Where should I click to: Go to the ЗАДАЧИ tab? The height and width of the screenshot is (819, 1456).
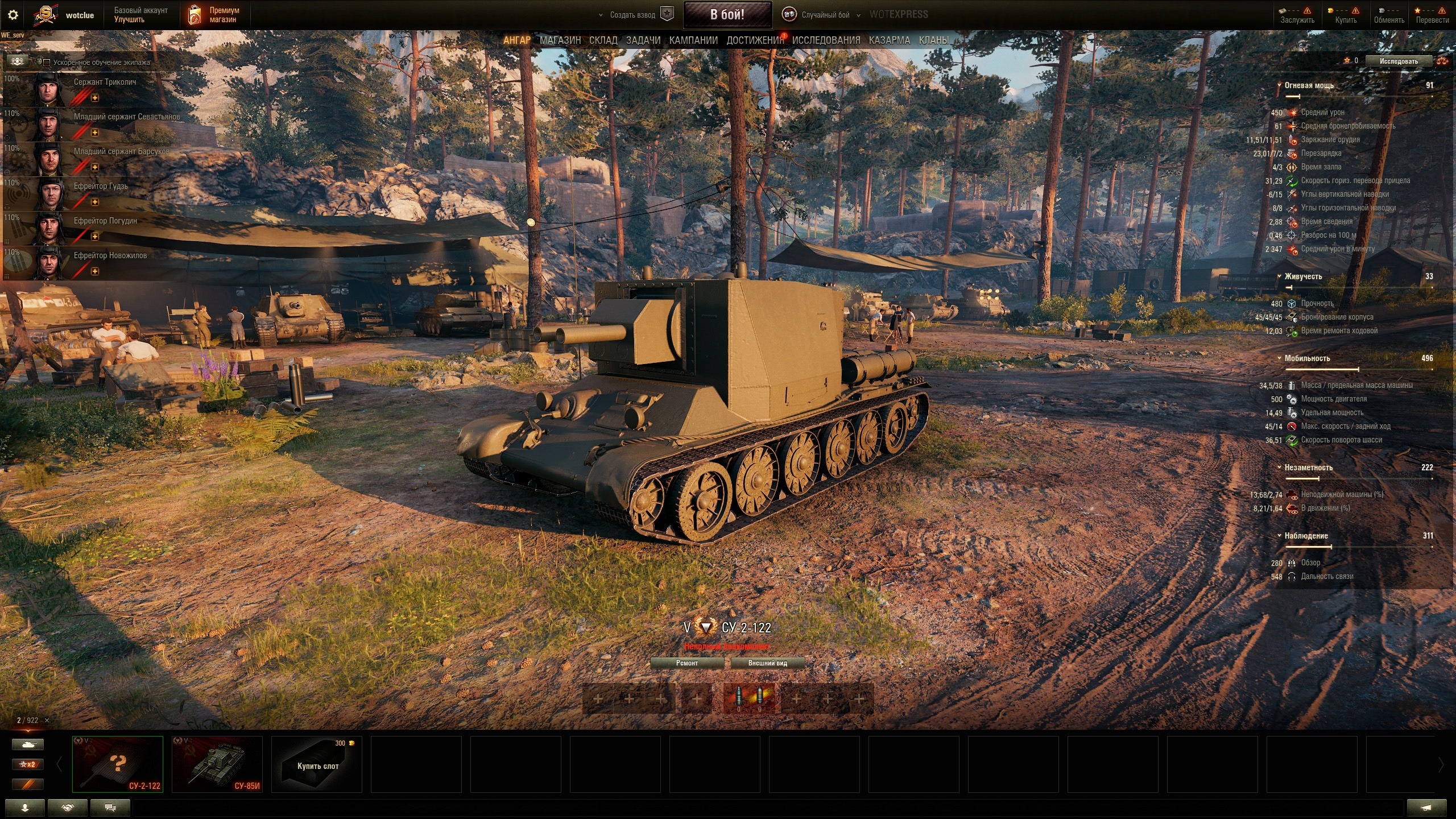tap(643, 40)
